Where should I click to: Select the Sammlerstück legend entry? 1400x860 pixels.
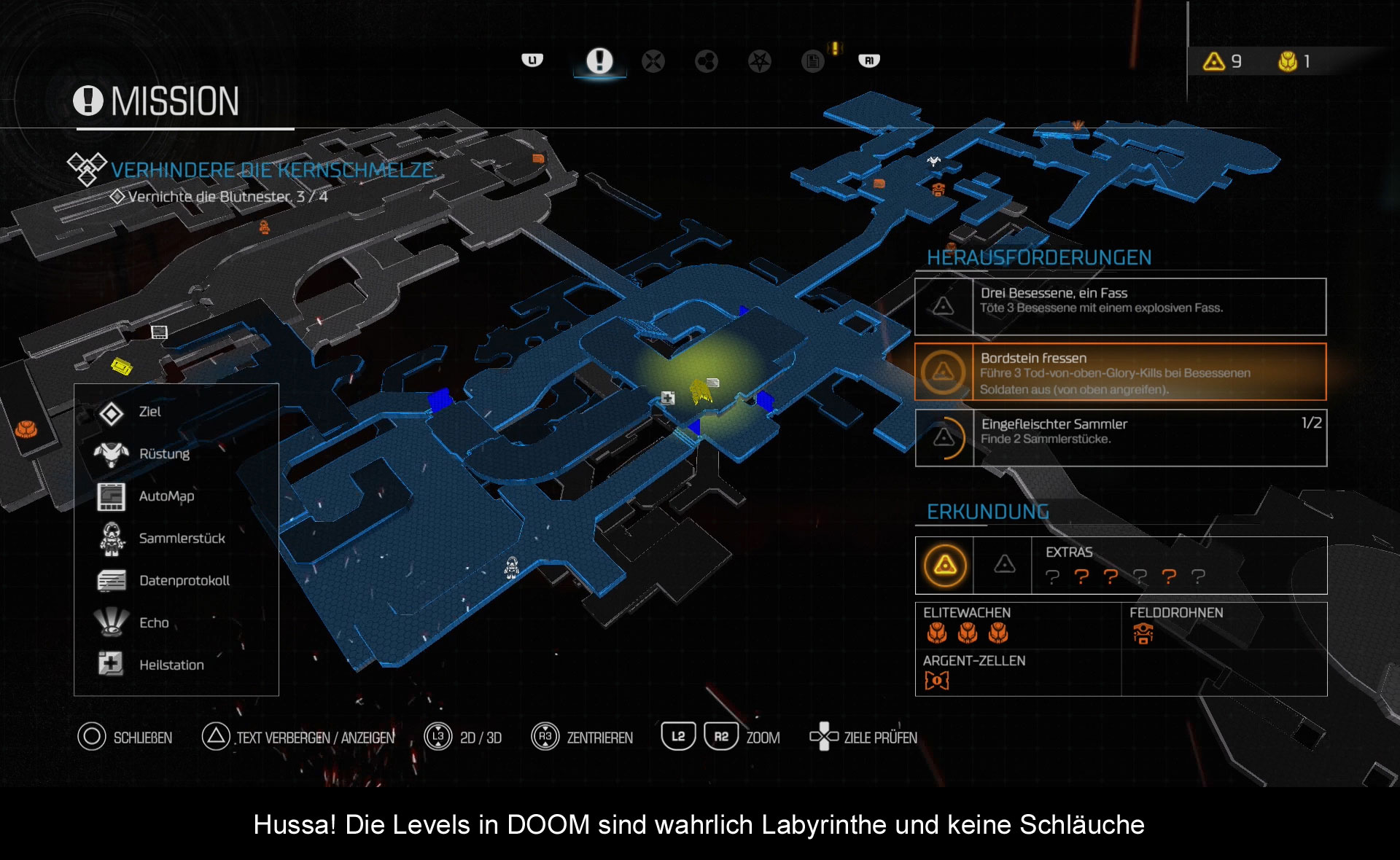pyautogui.click(x=182, y=539)
